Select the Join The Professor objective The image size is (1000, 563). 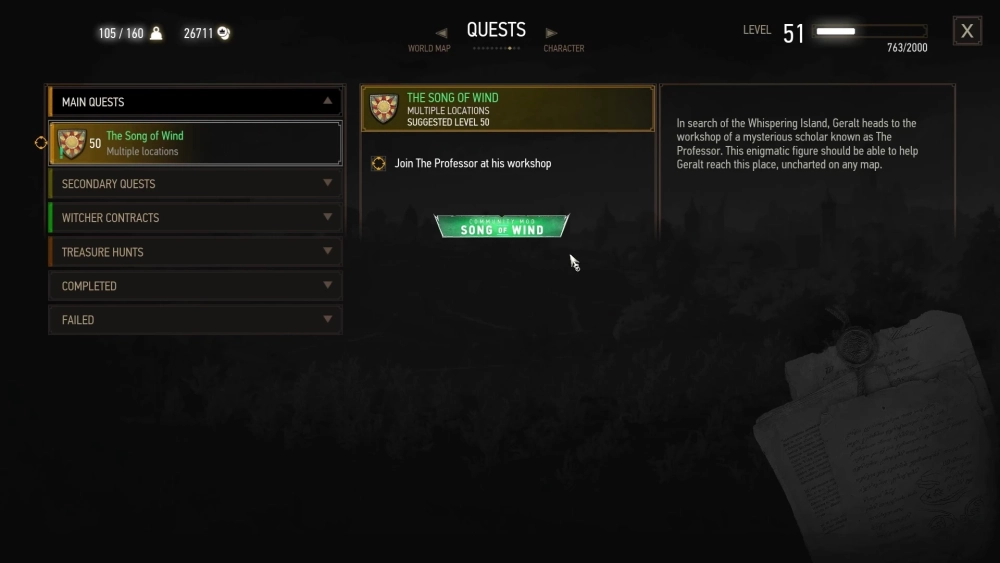(472, 164)
